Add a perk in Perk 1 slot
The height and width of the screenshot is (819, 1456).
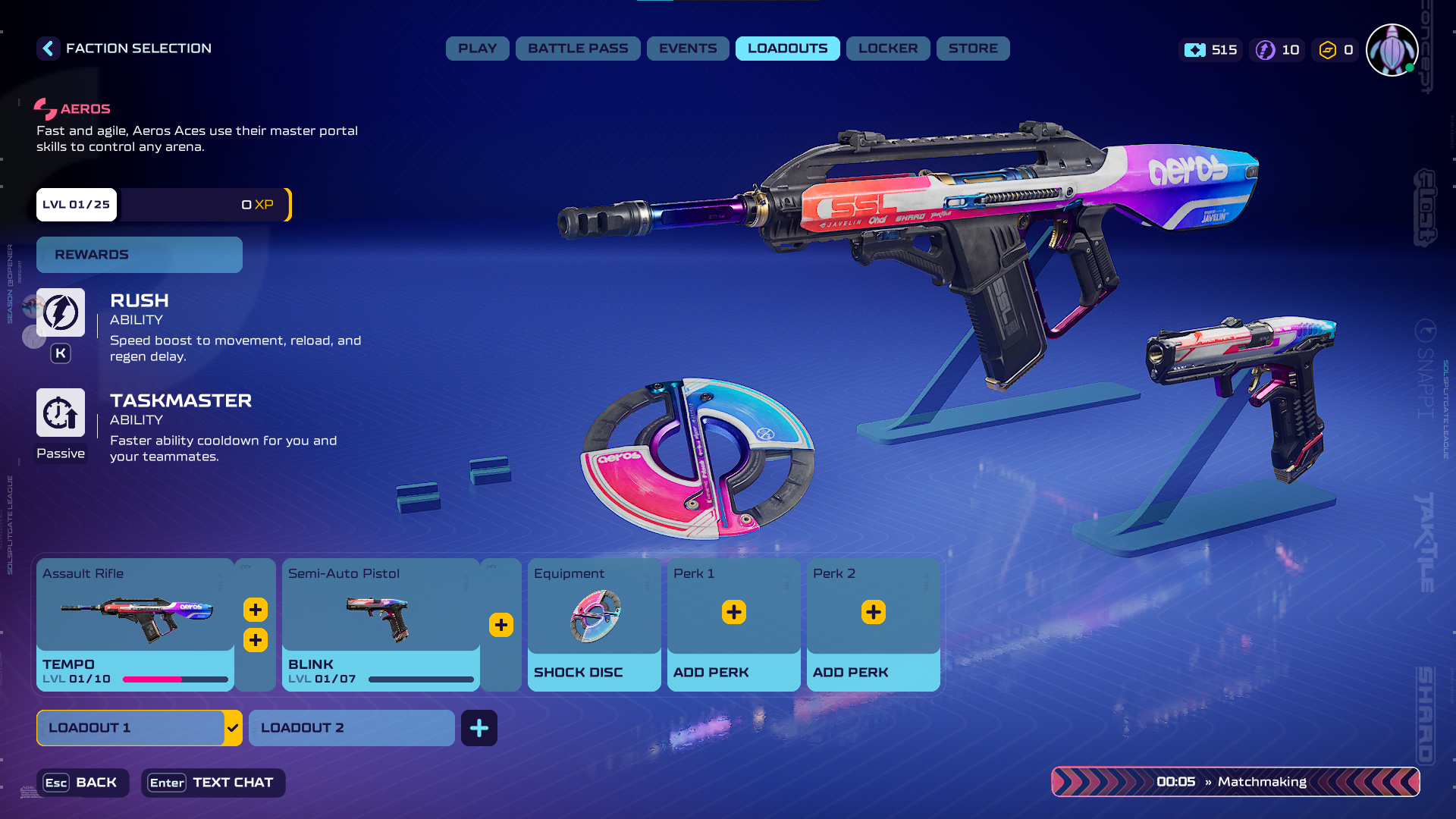(733, 613)
